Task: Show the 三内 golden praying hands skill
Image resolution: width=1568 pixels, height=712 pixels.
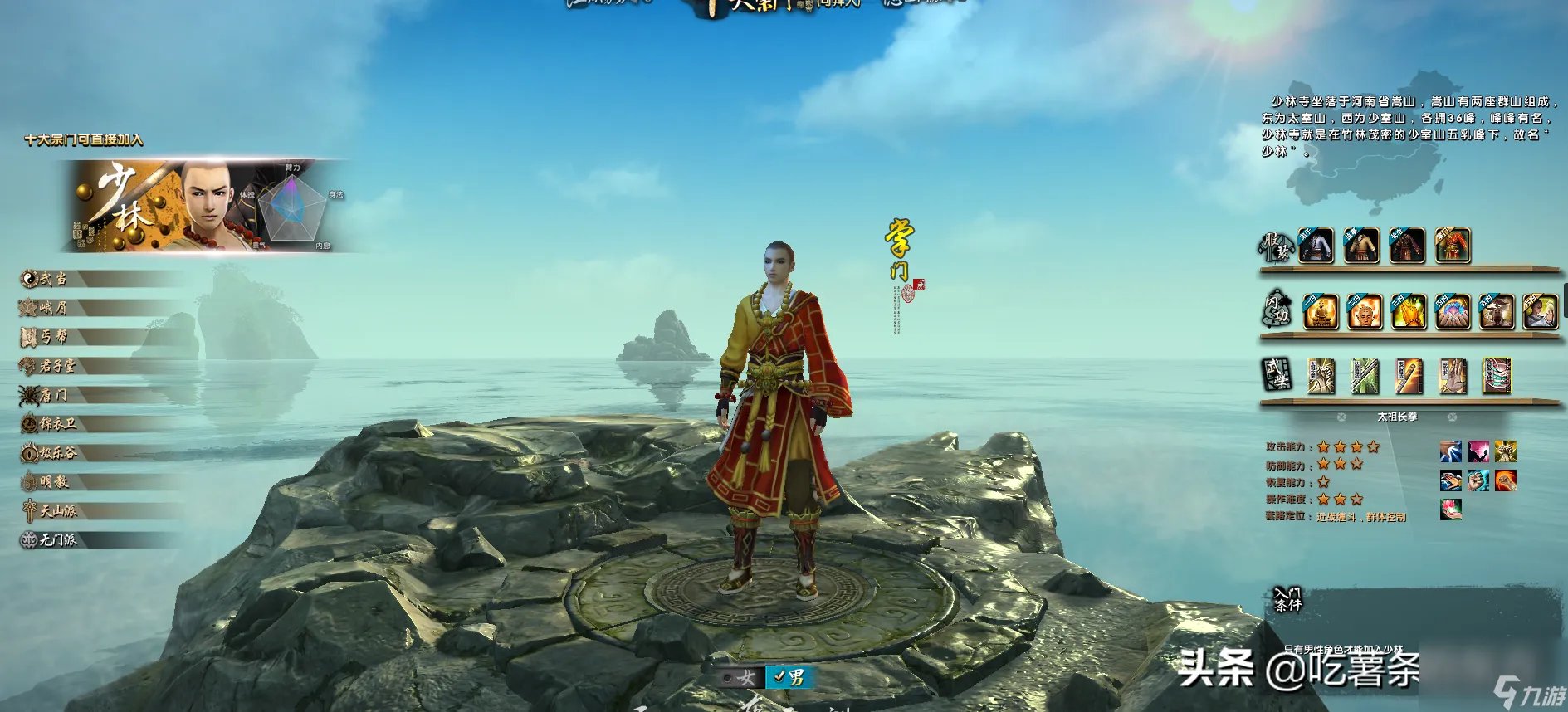Action: [1408, 312]
